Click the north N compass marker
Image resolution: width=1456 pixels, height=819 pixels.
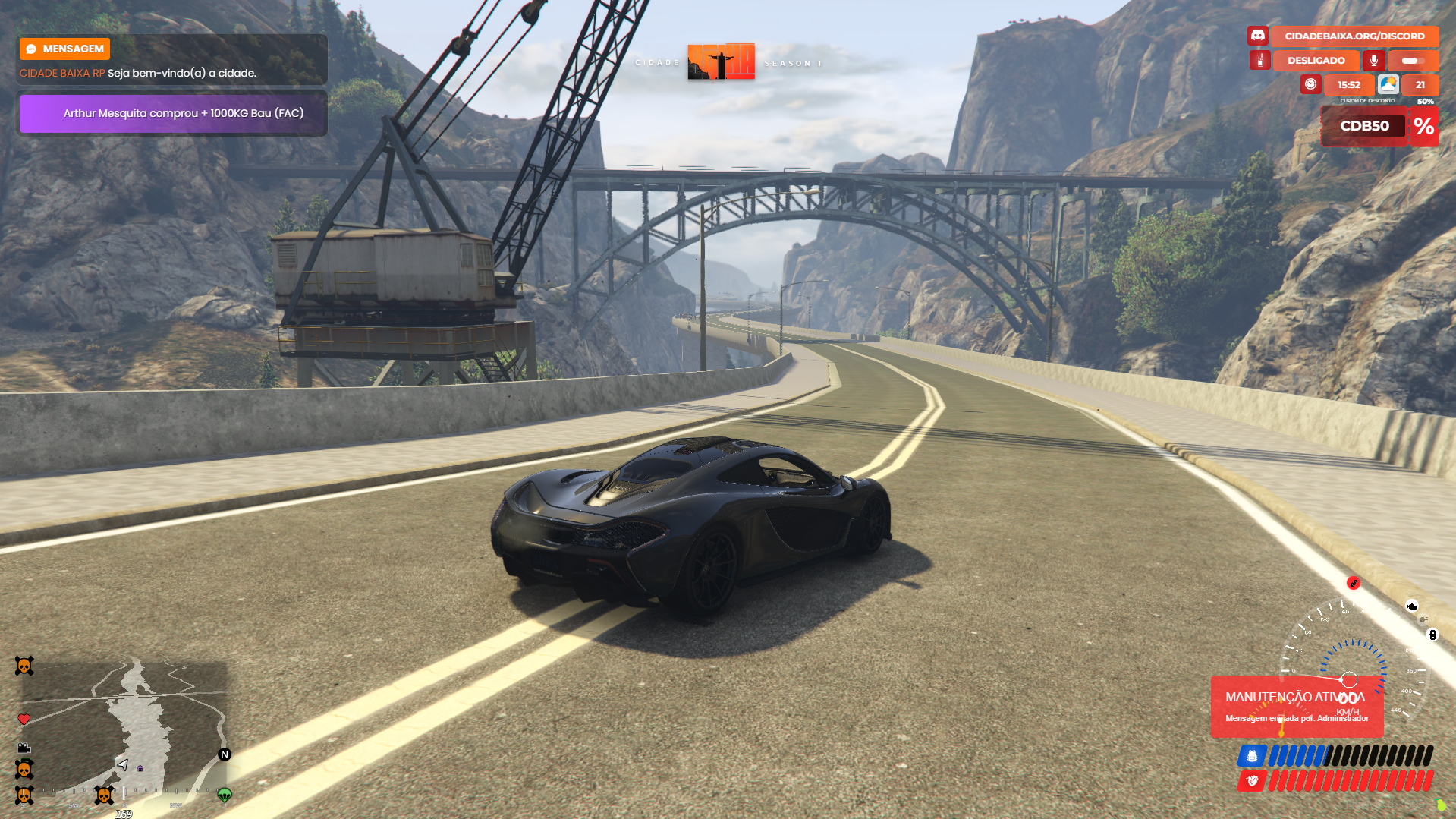tap(225, 754)
